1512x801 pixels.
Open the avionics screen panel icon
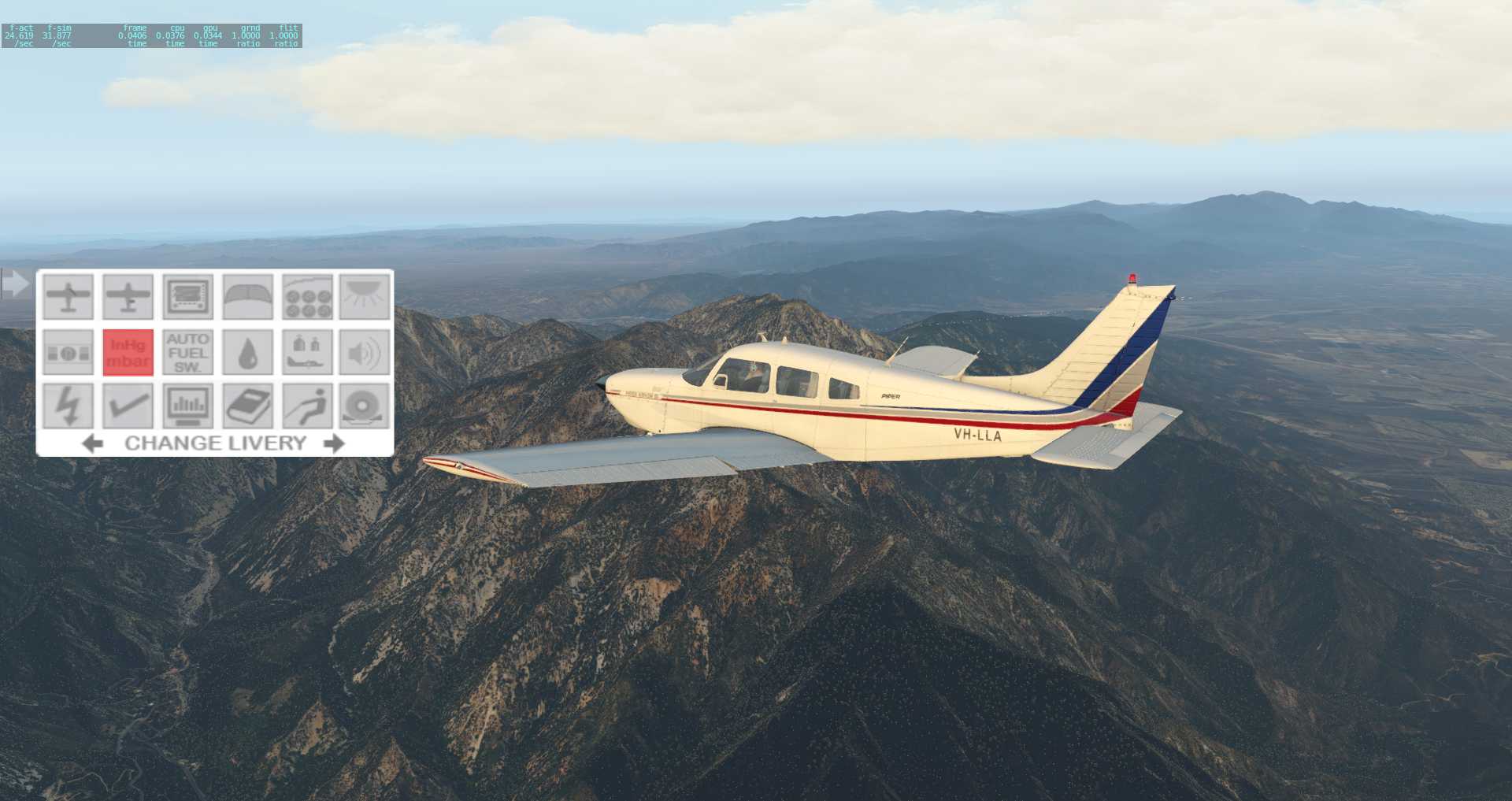click(187, 297)
